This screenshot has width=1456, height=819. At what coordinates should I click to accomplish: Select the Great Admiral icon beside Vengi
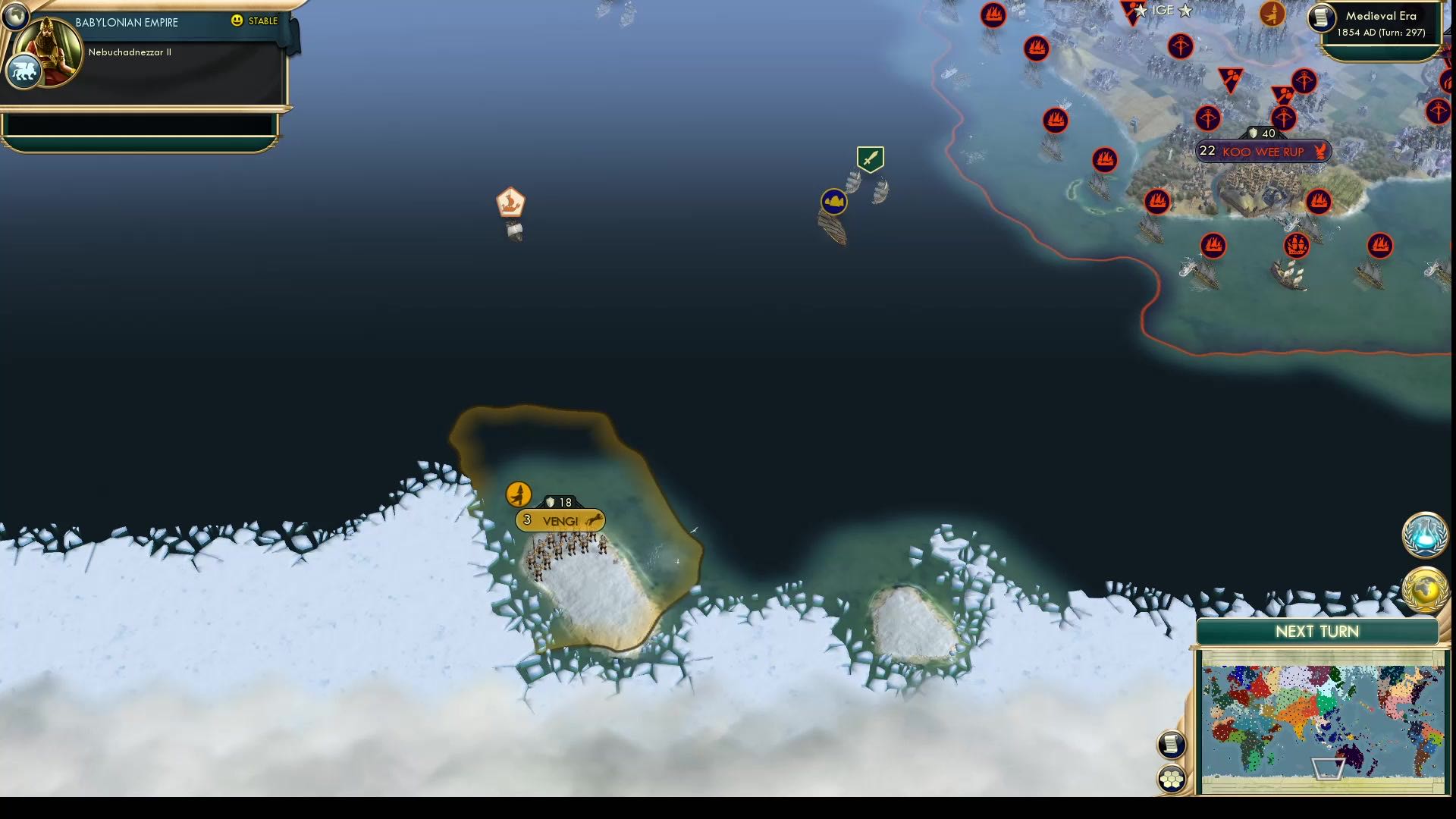coord(518,493)
